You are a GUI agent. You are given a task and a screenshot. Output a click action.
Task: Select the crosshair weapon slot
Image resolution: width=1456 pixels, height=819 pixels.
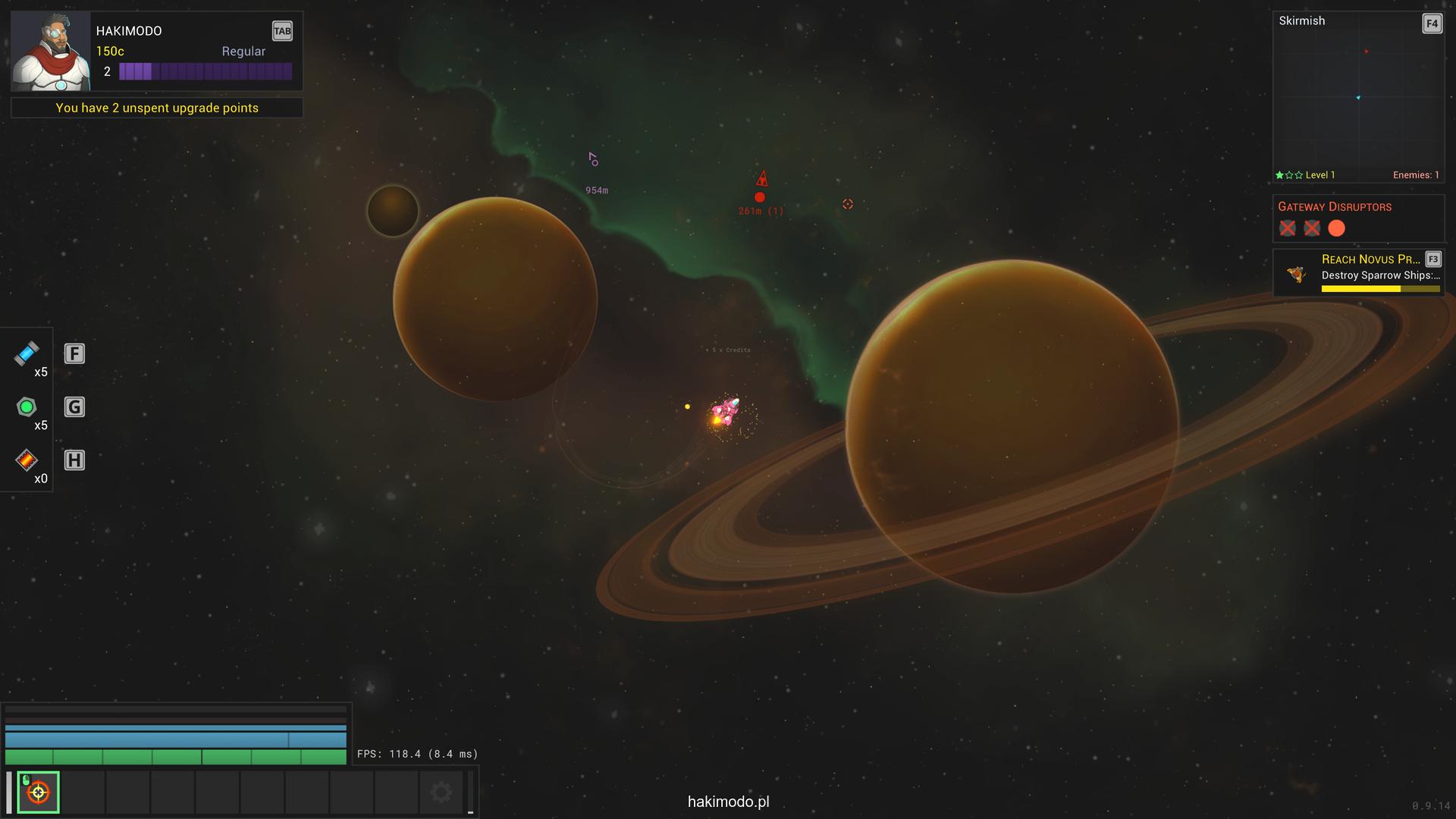38,792
